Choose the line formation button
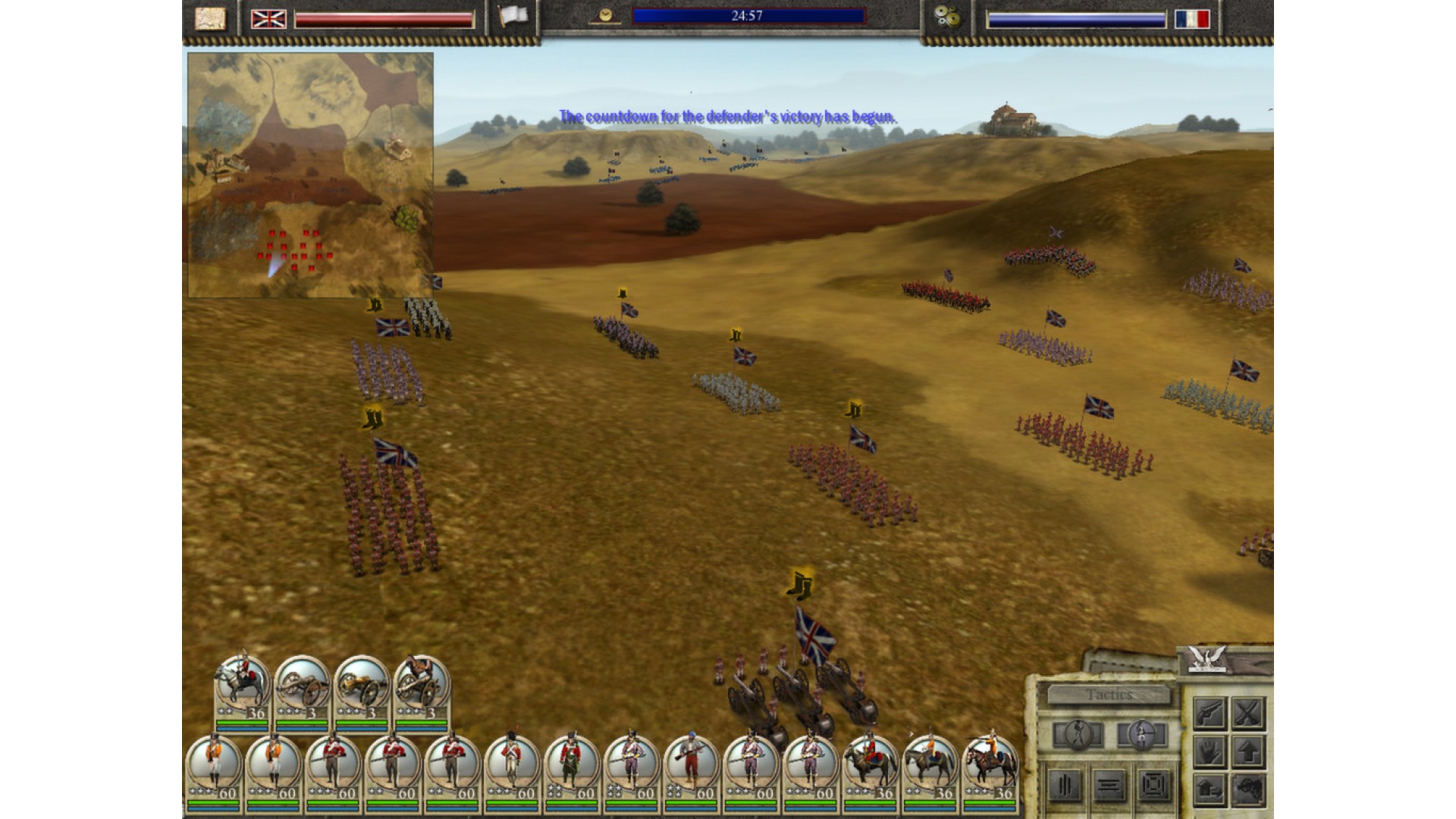Image resolution: width=1456 pixels, height=819 pixels. click(x=1109, y=786)
